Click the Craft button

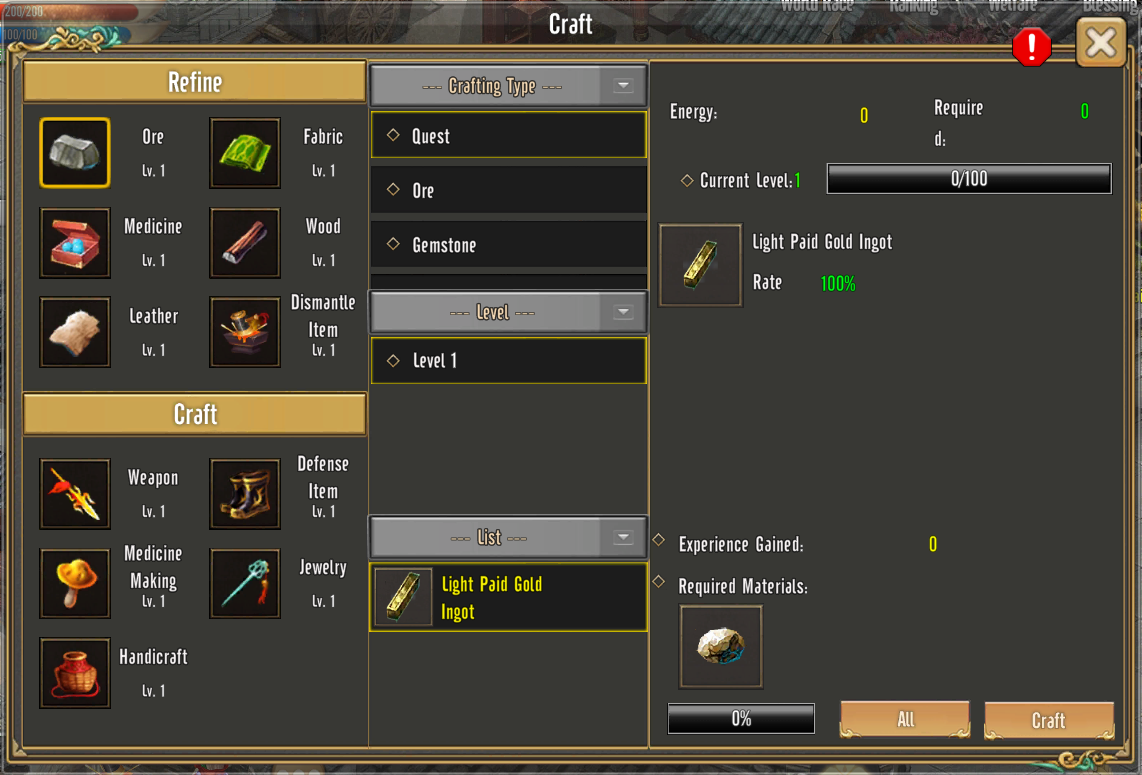[x=1048, y=720]
